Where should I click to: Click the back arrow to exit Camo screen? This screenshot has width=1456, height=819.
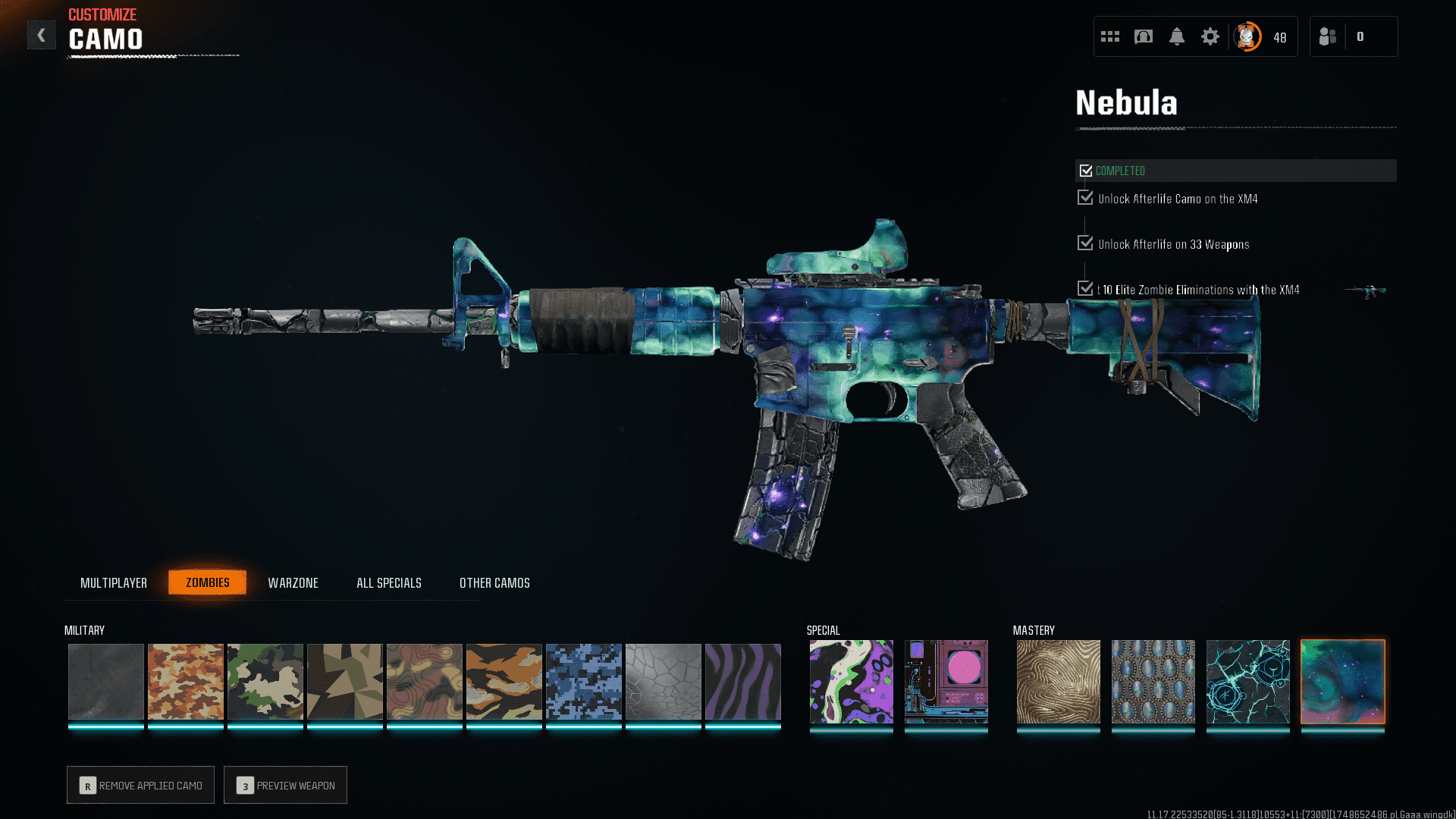click(x=42, y=34)
